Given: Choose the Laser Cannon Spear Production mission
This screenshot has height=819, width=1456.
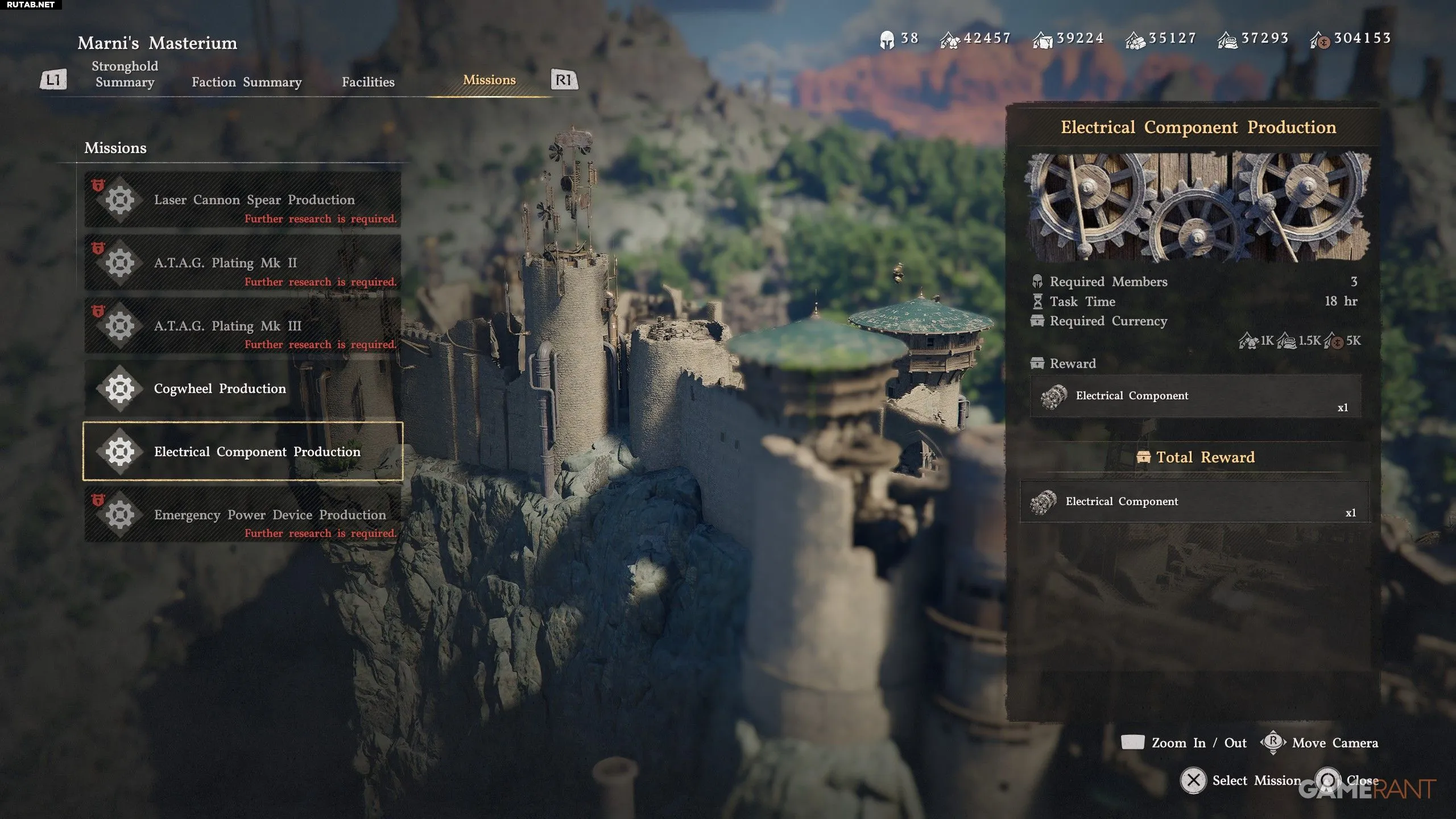Looking at the screenshot, I should click(x=243, y=200).
